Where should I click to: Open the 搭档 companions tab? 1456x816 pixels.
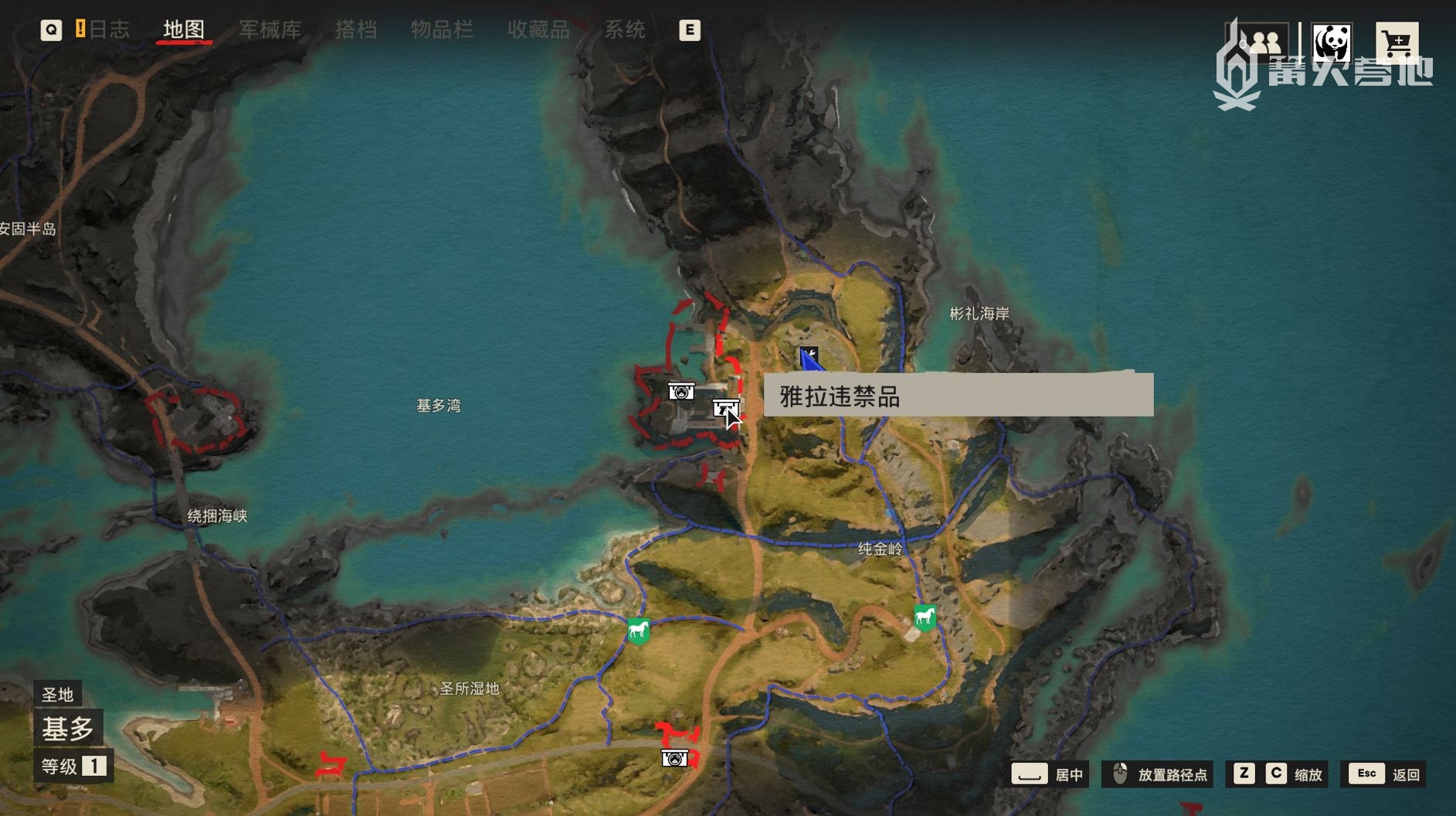click(356, 29)
